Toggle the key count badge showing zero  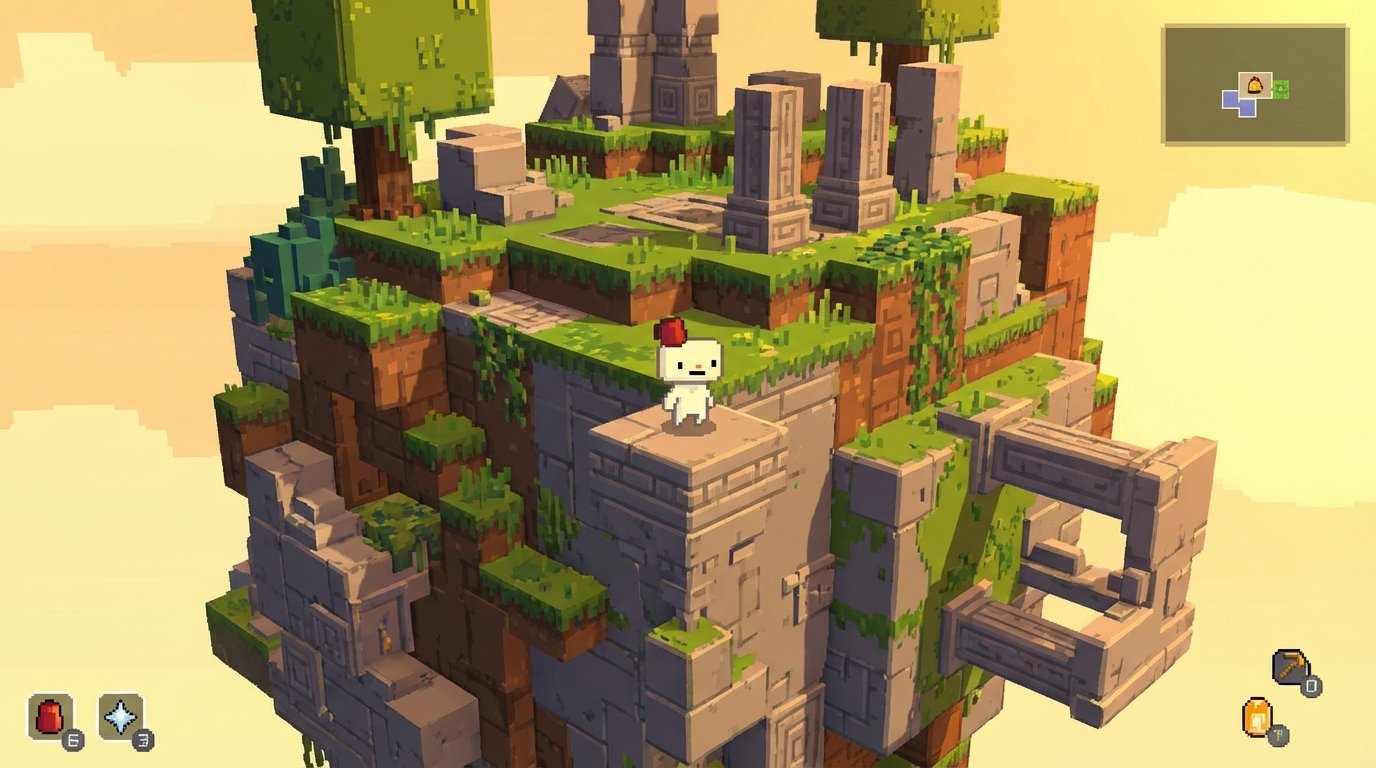[x=1311, y=684]
